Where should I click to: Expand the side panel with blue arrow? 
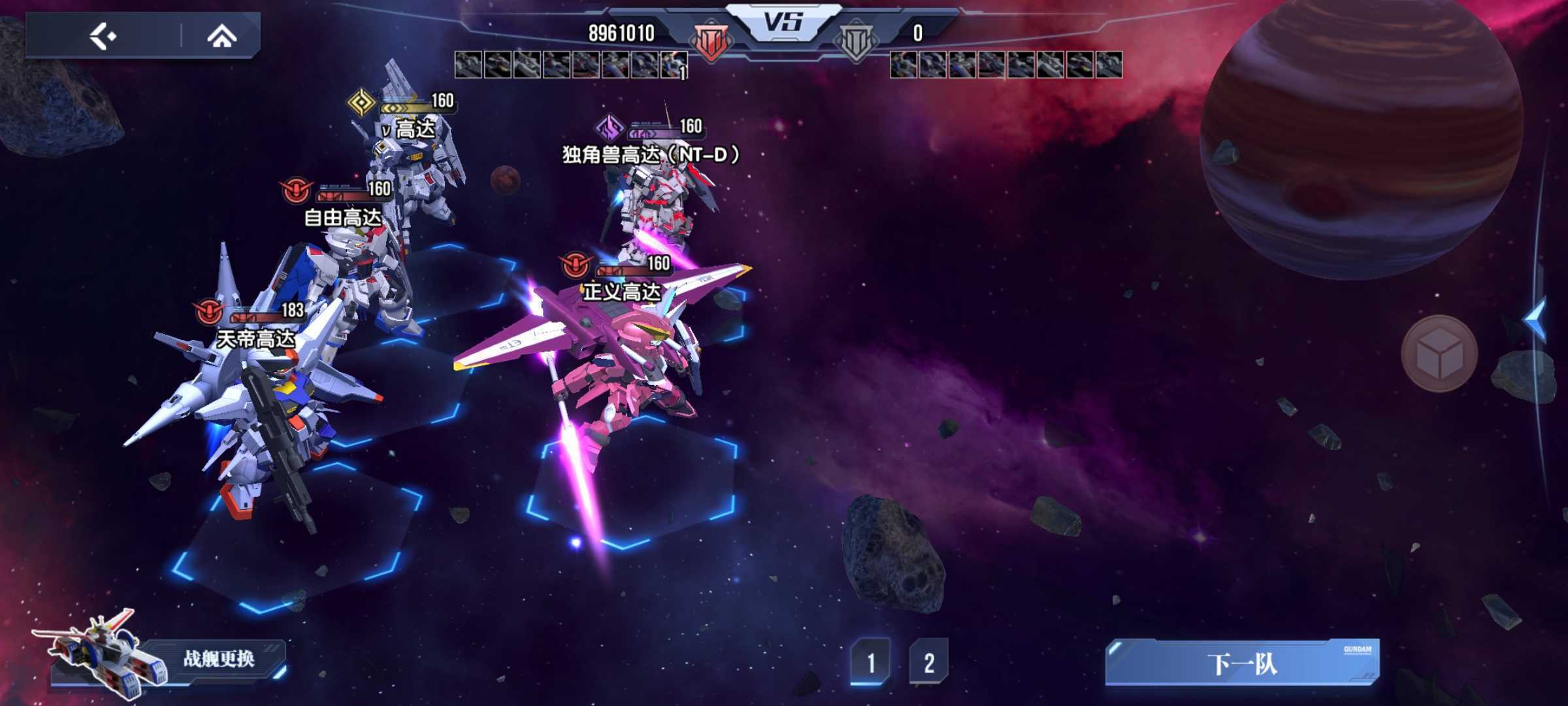tap(1536, 320)
